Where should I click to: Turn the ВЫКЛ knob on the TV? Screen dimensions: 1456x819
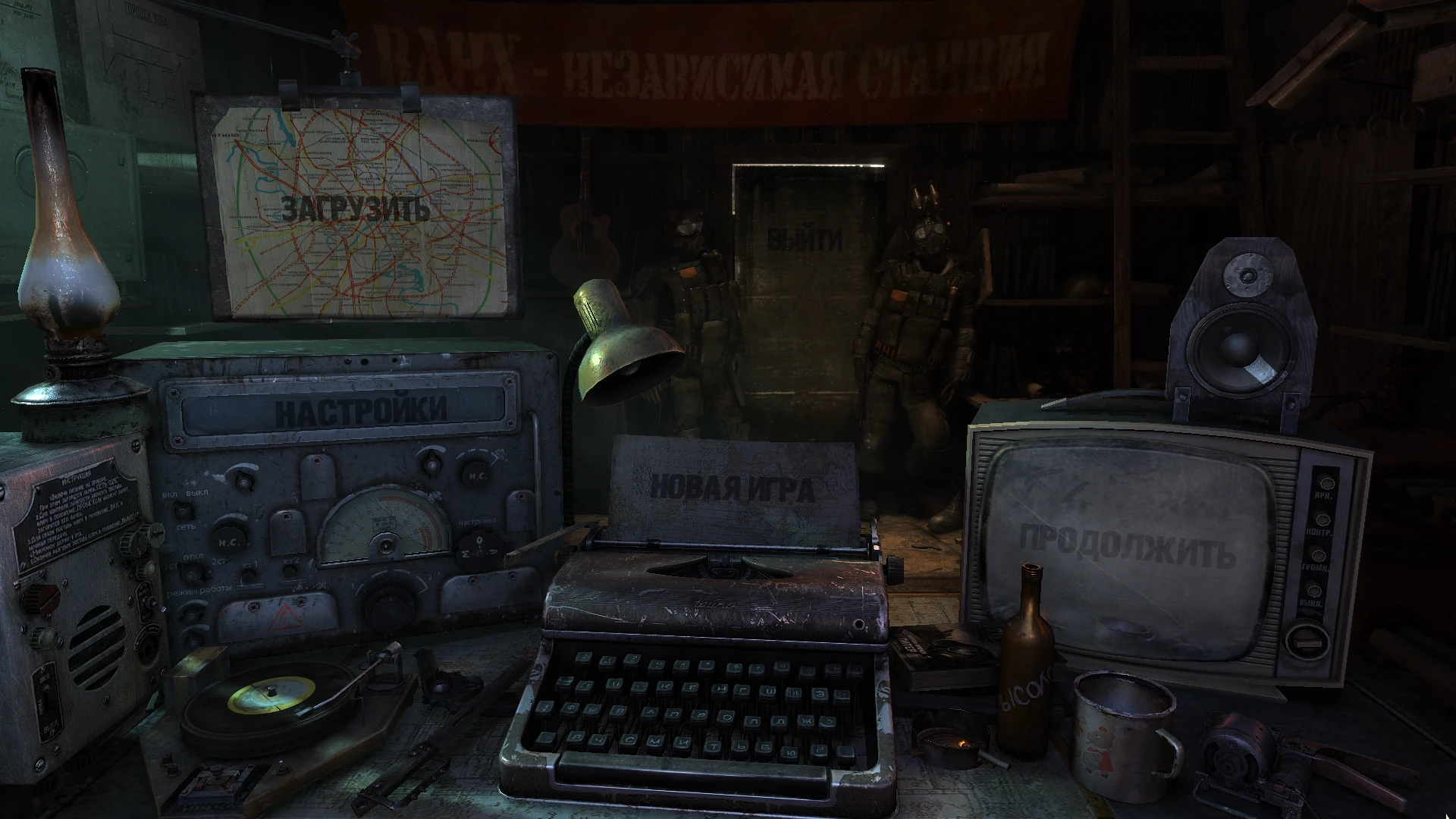[x=1313, y=590]
